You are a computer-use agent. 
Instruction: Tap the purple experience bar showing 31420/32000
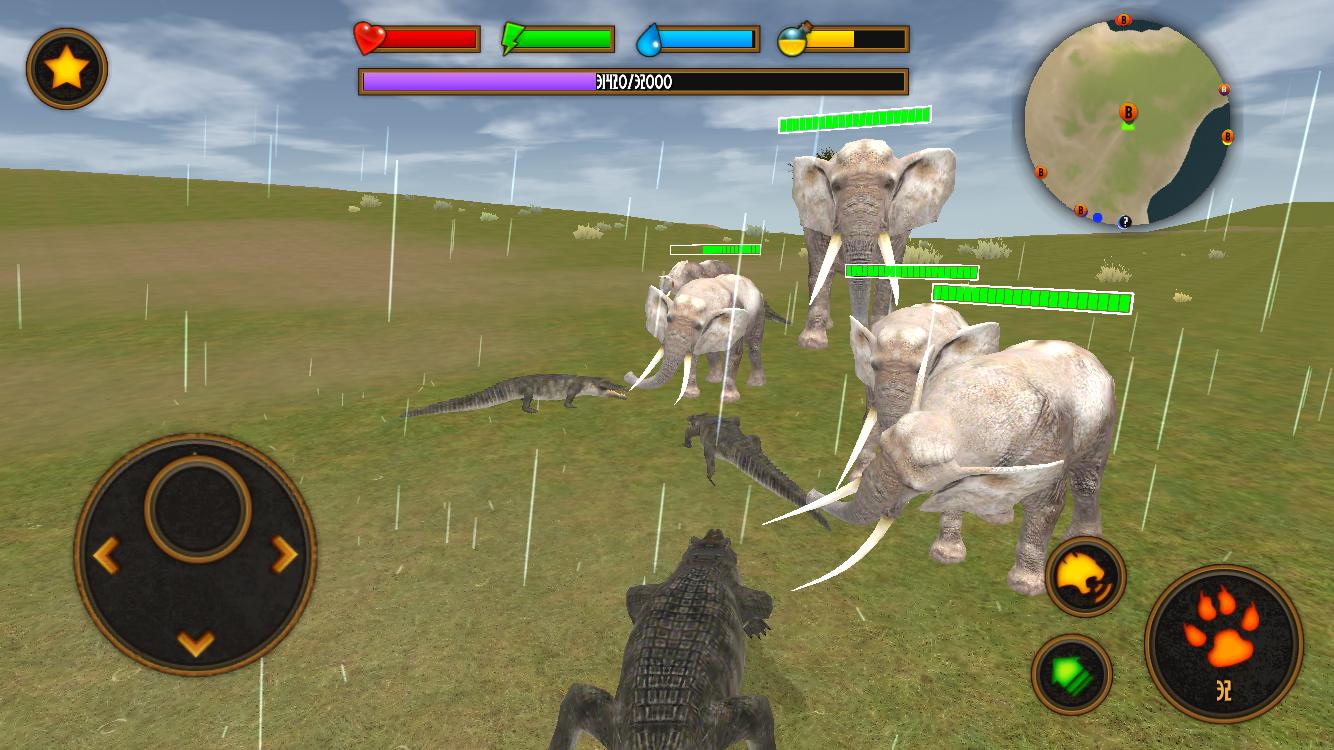click(633, 81)
